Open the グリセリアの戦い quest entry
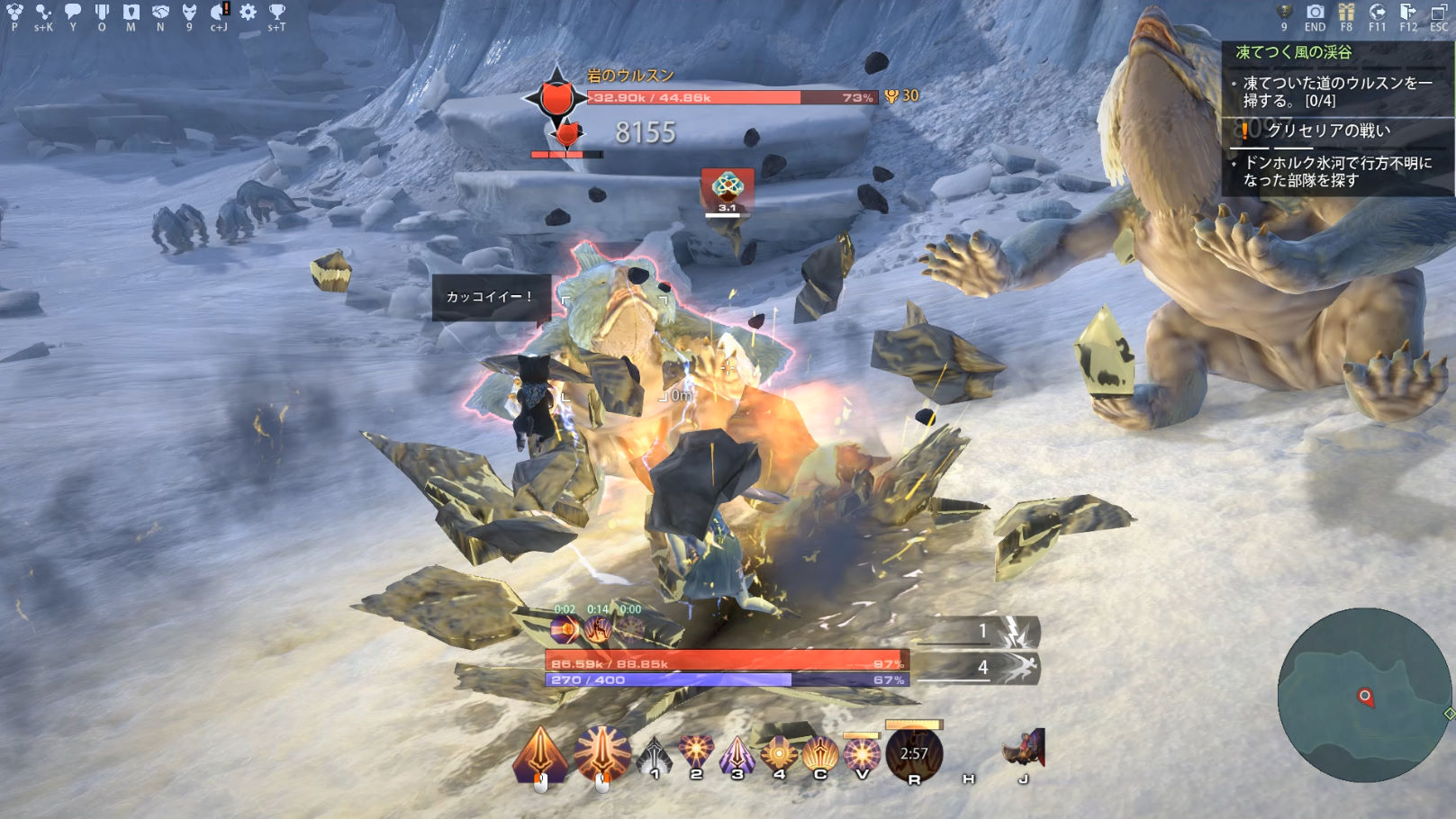1456x819 pixels. pos(1329,131)
